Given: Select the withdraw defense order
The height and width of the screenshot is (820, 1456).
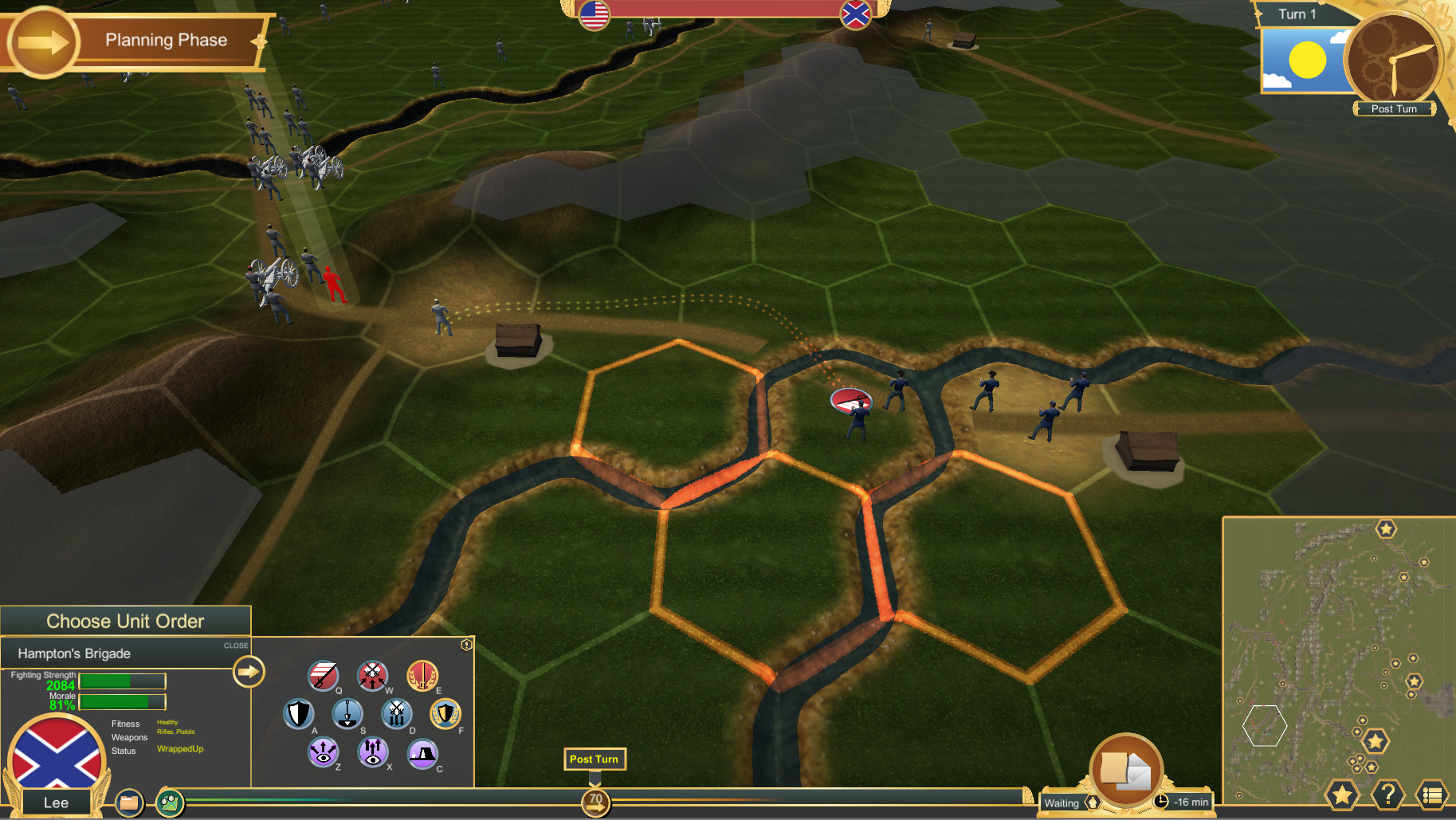Looking at the screenshot, I should [x=398, y=715].
